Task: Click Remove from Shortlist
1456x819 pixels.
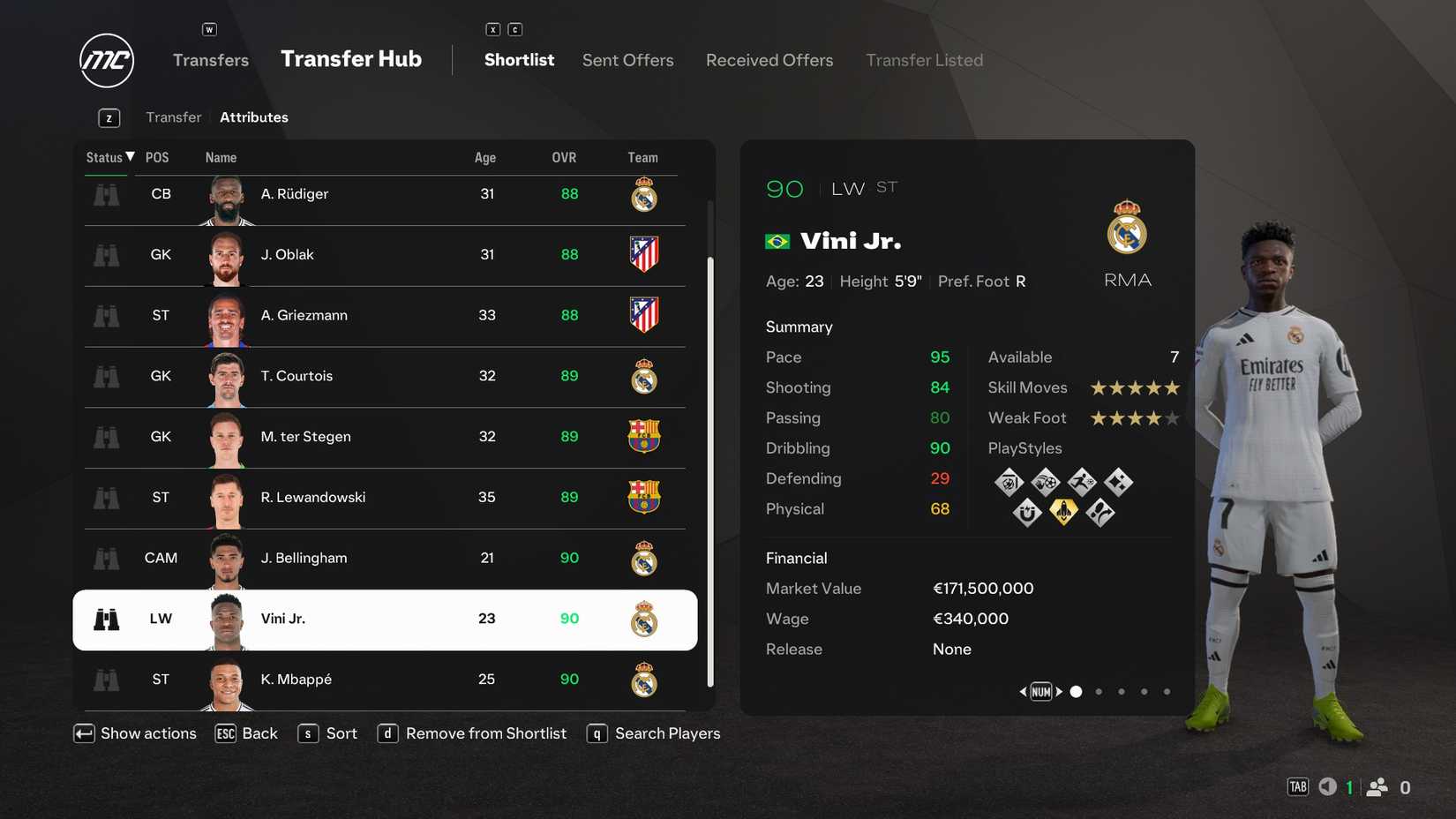Action: pyautogui.click(x=485, y=733)
